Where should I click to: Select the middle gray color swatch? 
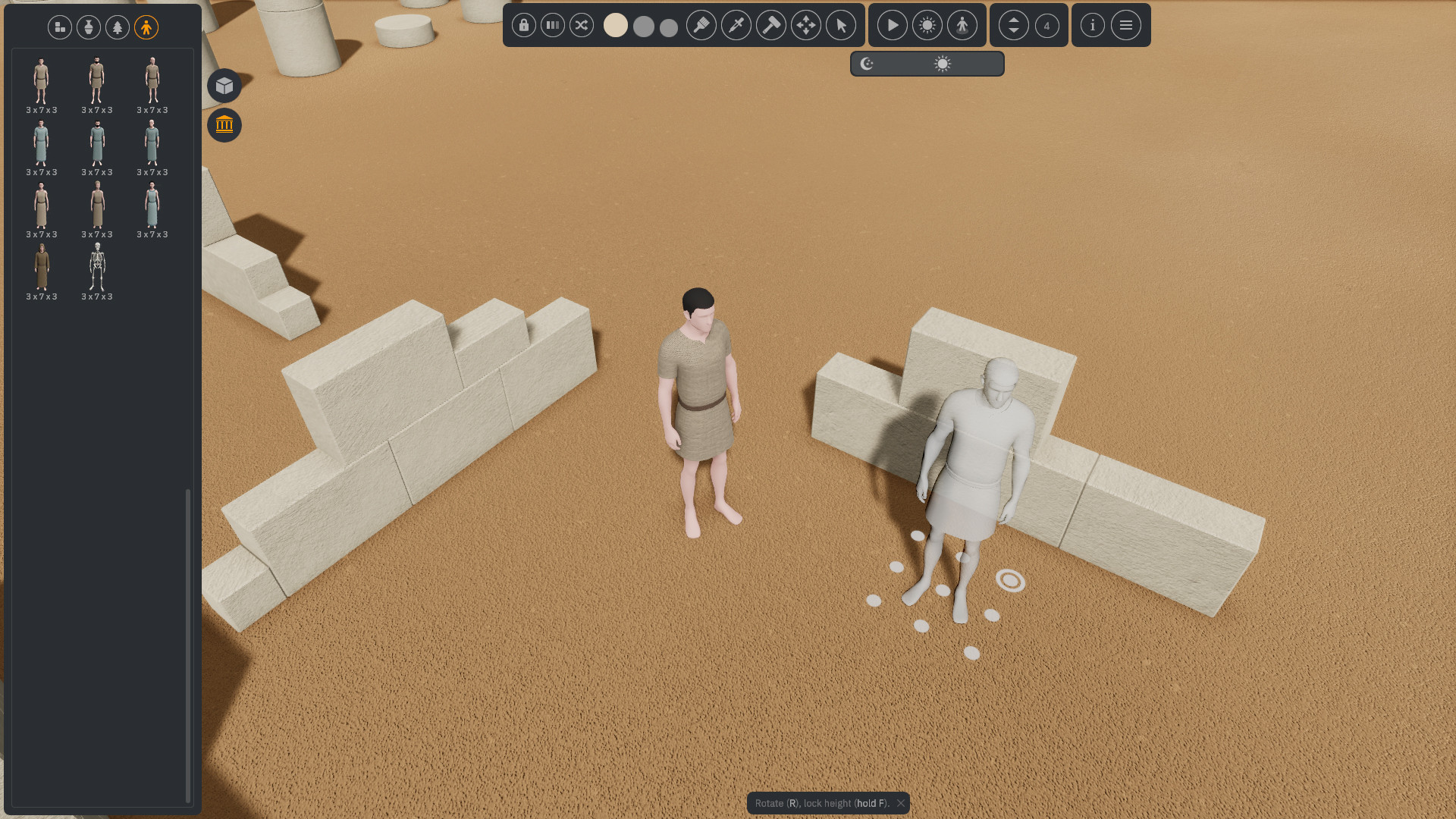point(643,27)
